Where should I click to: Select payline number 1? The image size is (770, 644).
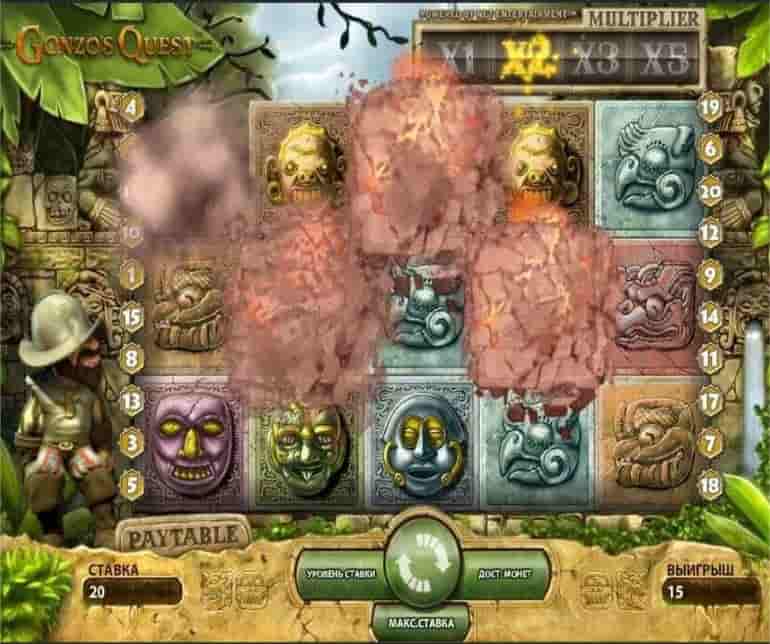(132, 272)
